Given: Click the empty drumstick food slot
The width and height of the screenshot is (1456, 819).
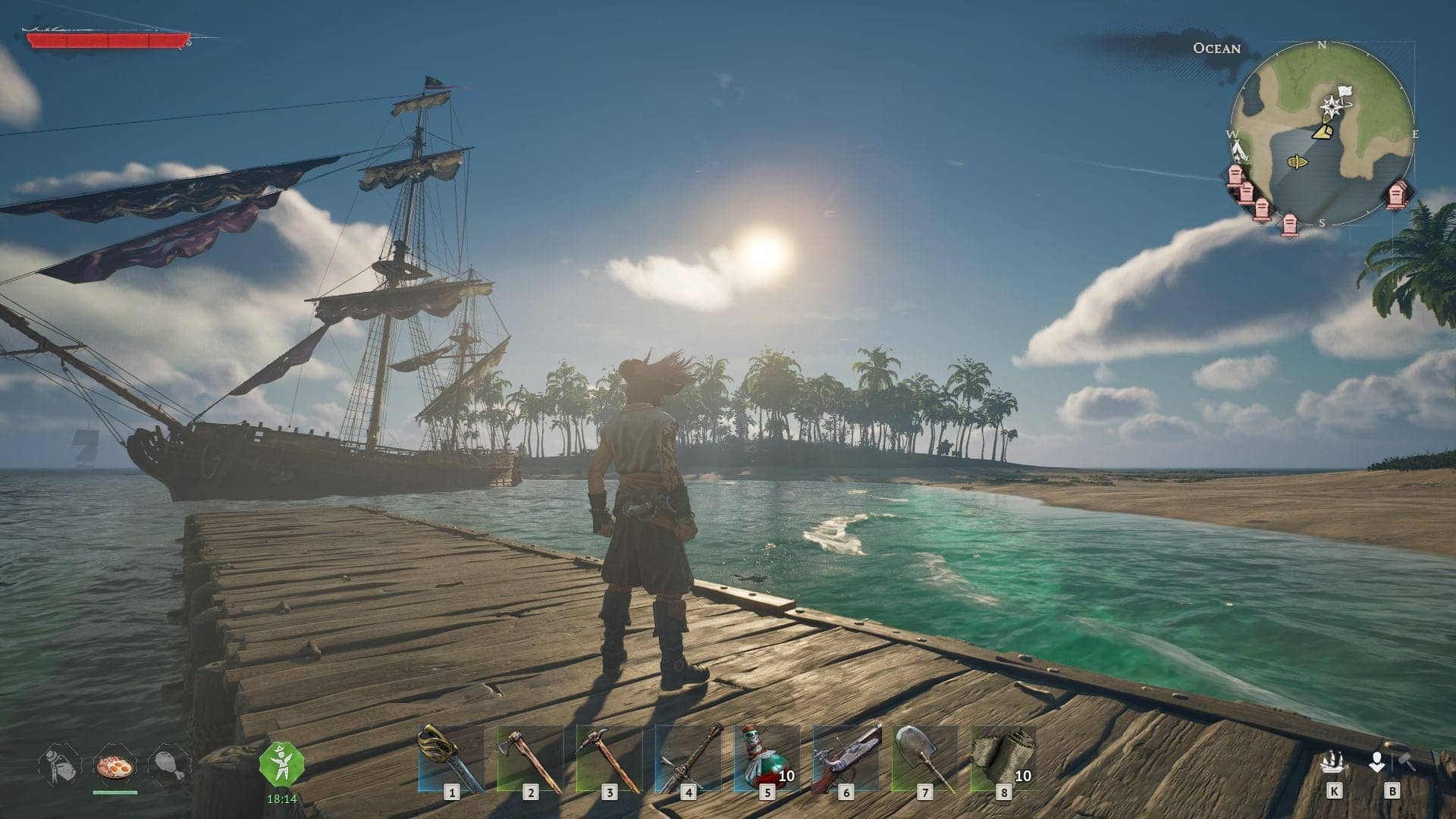Looking at the screenshot, I should (168, 765).
